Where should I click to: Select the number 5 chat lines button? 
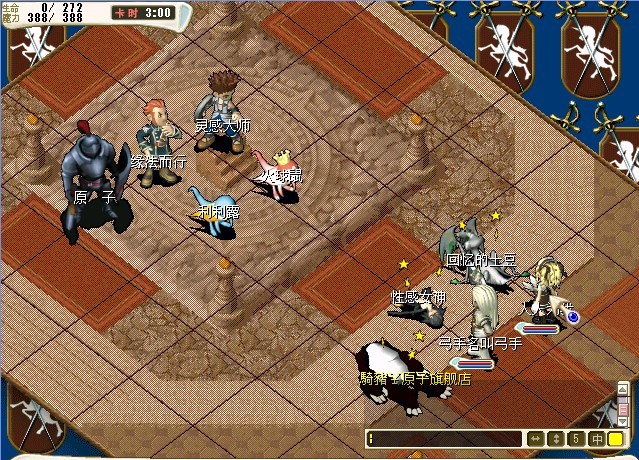point(576,439)
